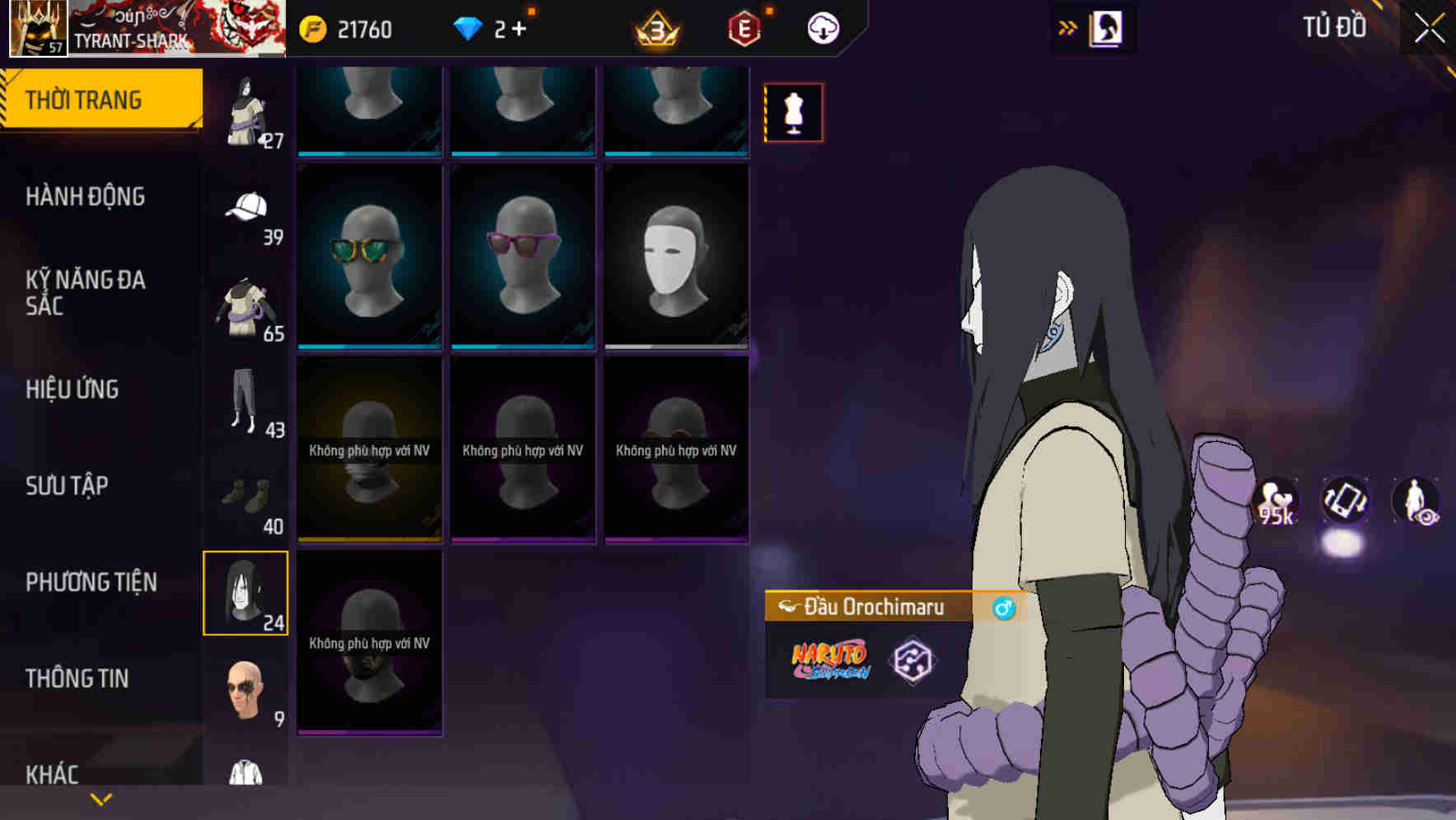Click the 95k likes heart icon
Image resolution: width=1456 pixels, height=820 pixels.
click(1276, 501)
